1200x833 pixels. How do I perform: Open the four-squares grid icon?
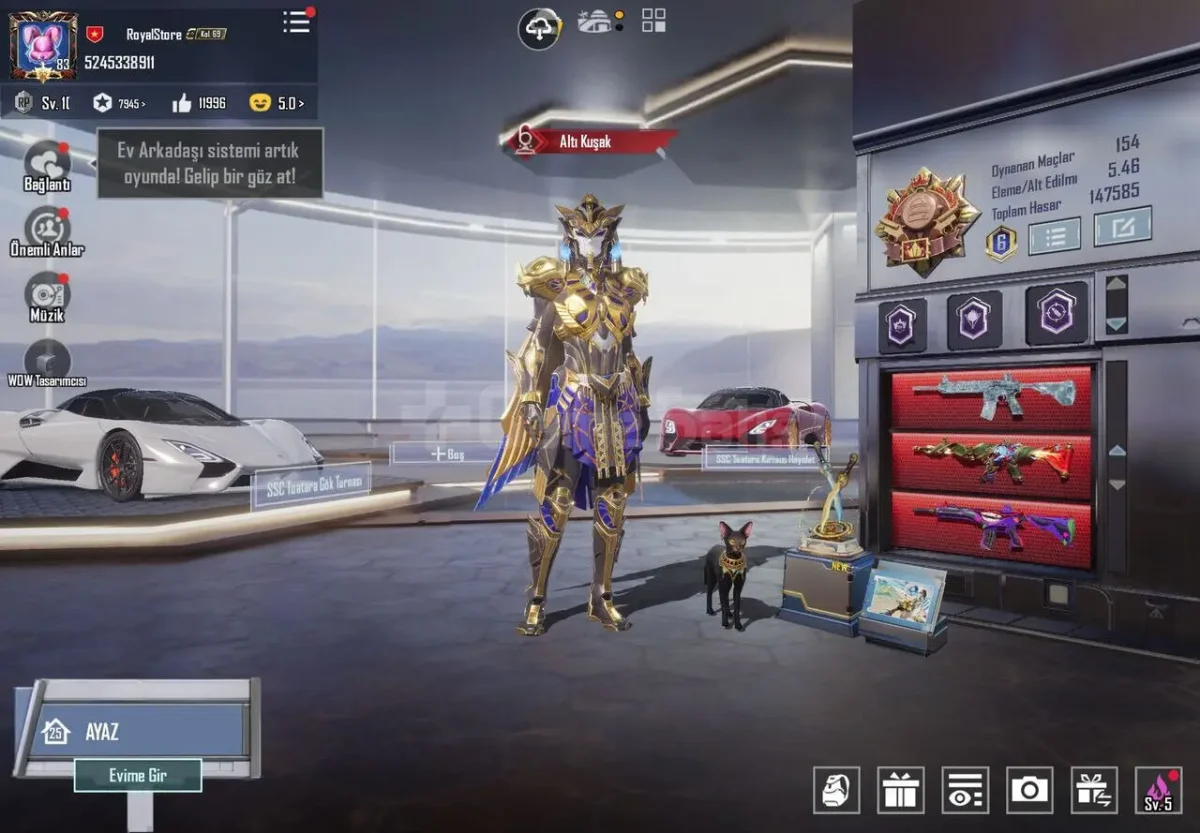pos(654,20)
